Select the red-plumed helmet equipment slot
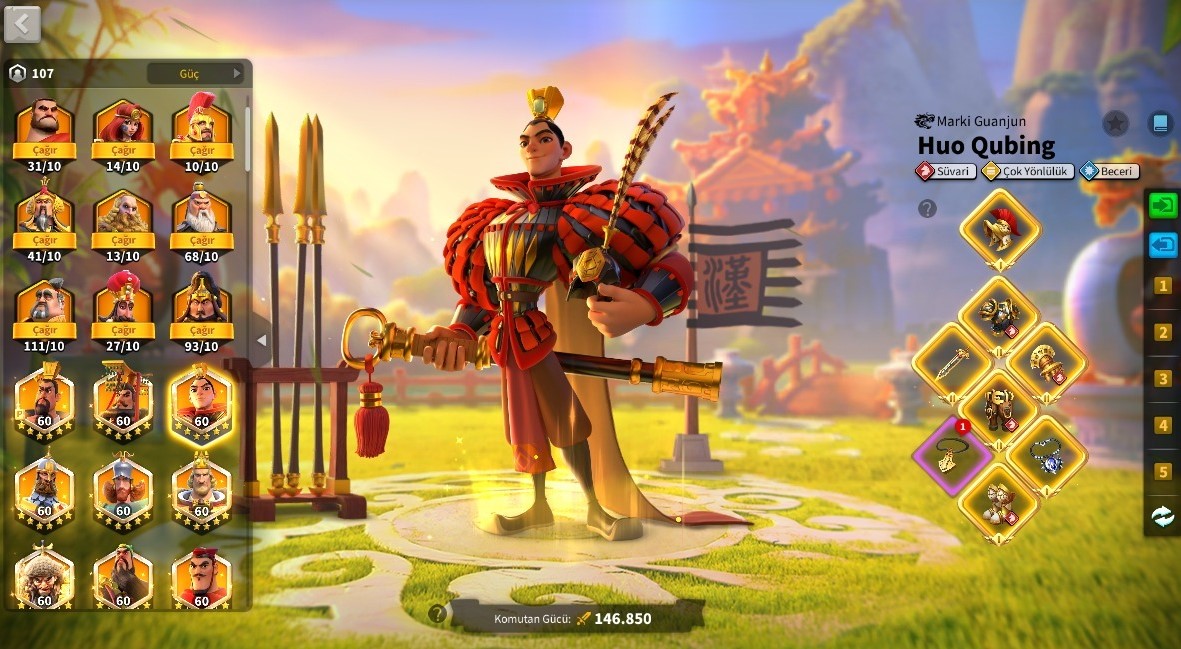This screenshot has width=1181, height=649. 999,229
